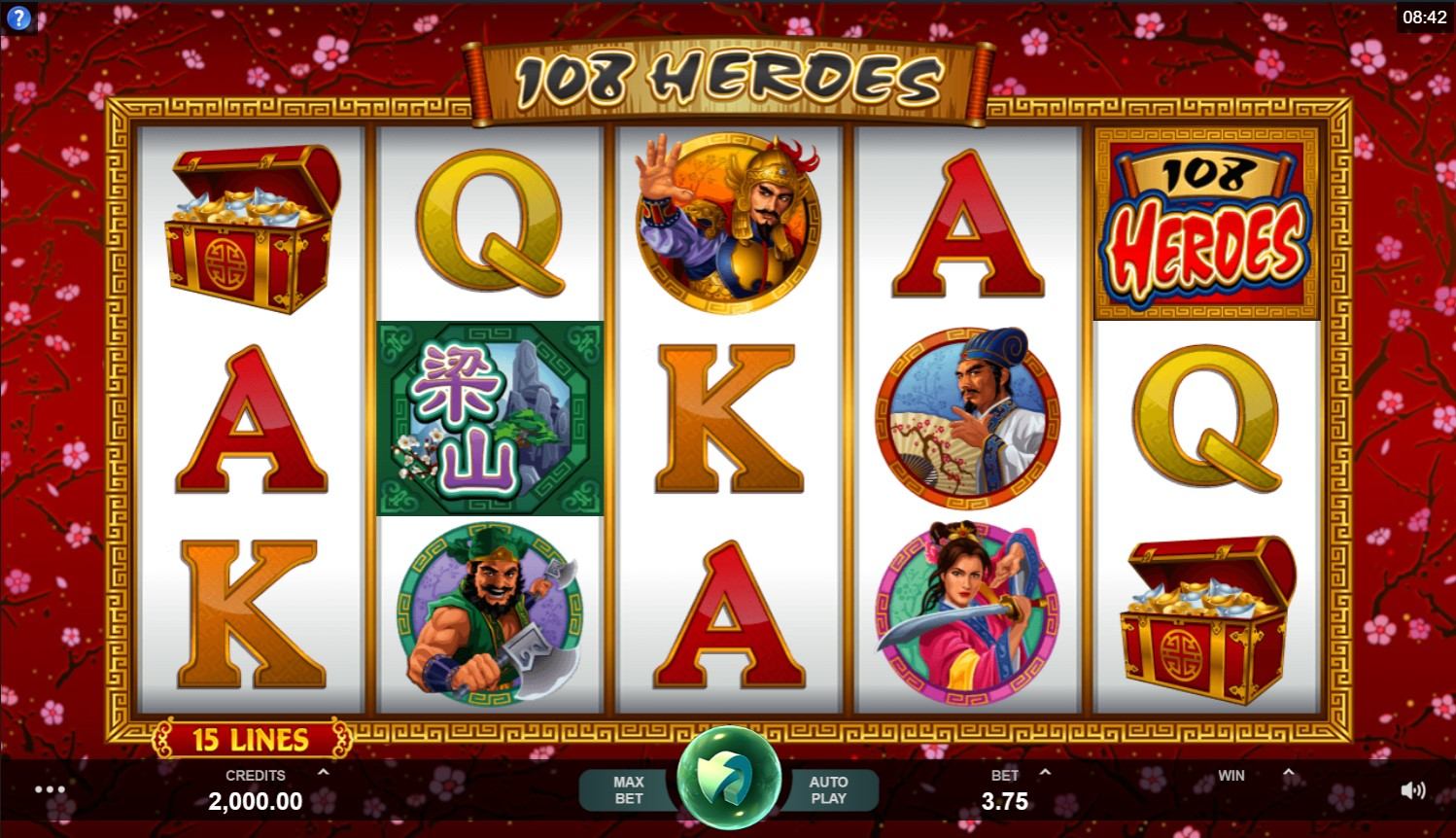The height and width of the screenshot is (838, 1456).
Task: Expand the Win panel arrow
Action: [1288, 773]
